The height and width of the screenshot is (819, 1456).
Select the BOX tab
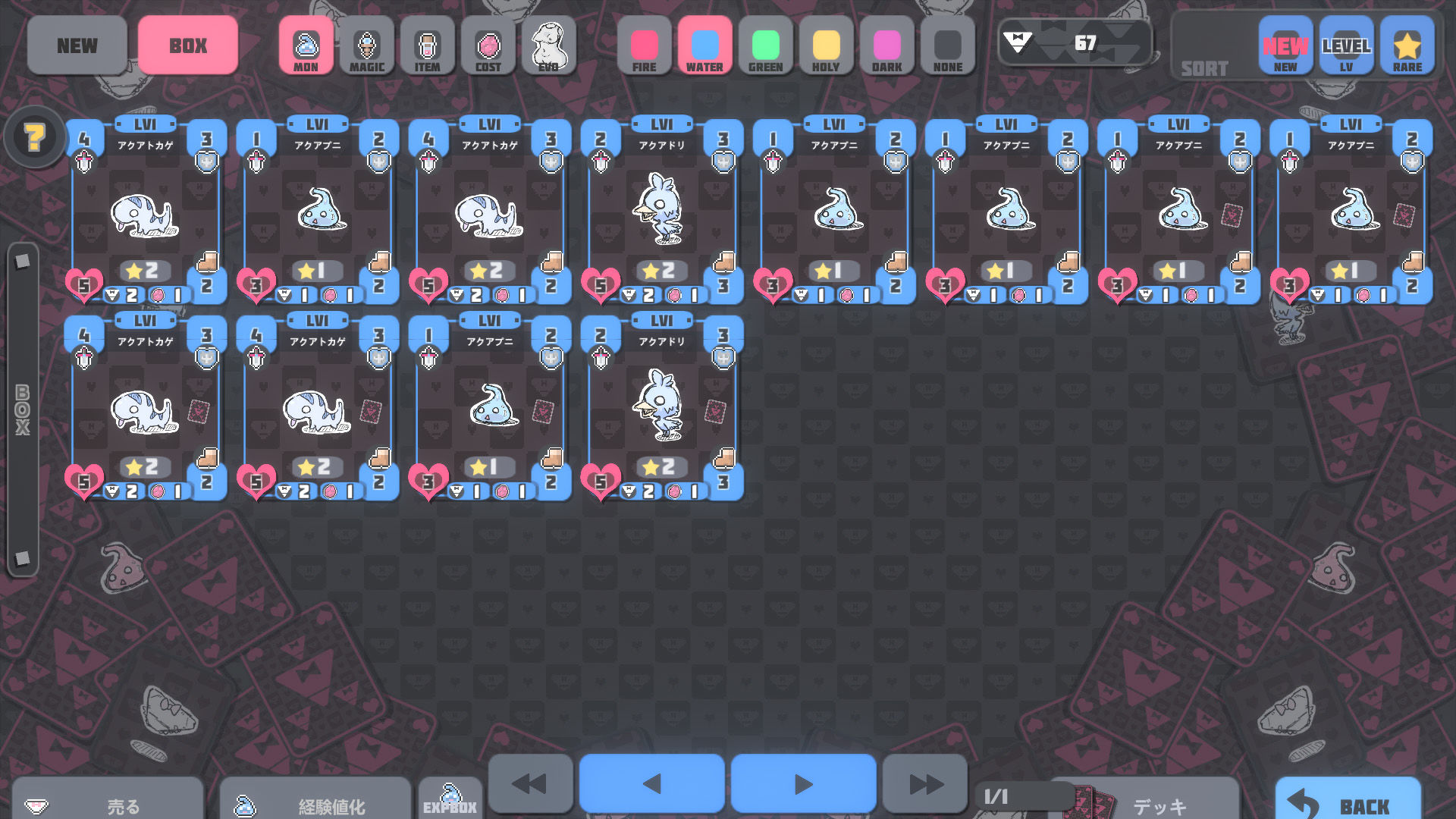point(188,45)
